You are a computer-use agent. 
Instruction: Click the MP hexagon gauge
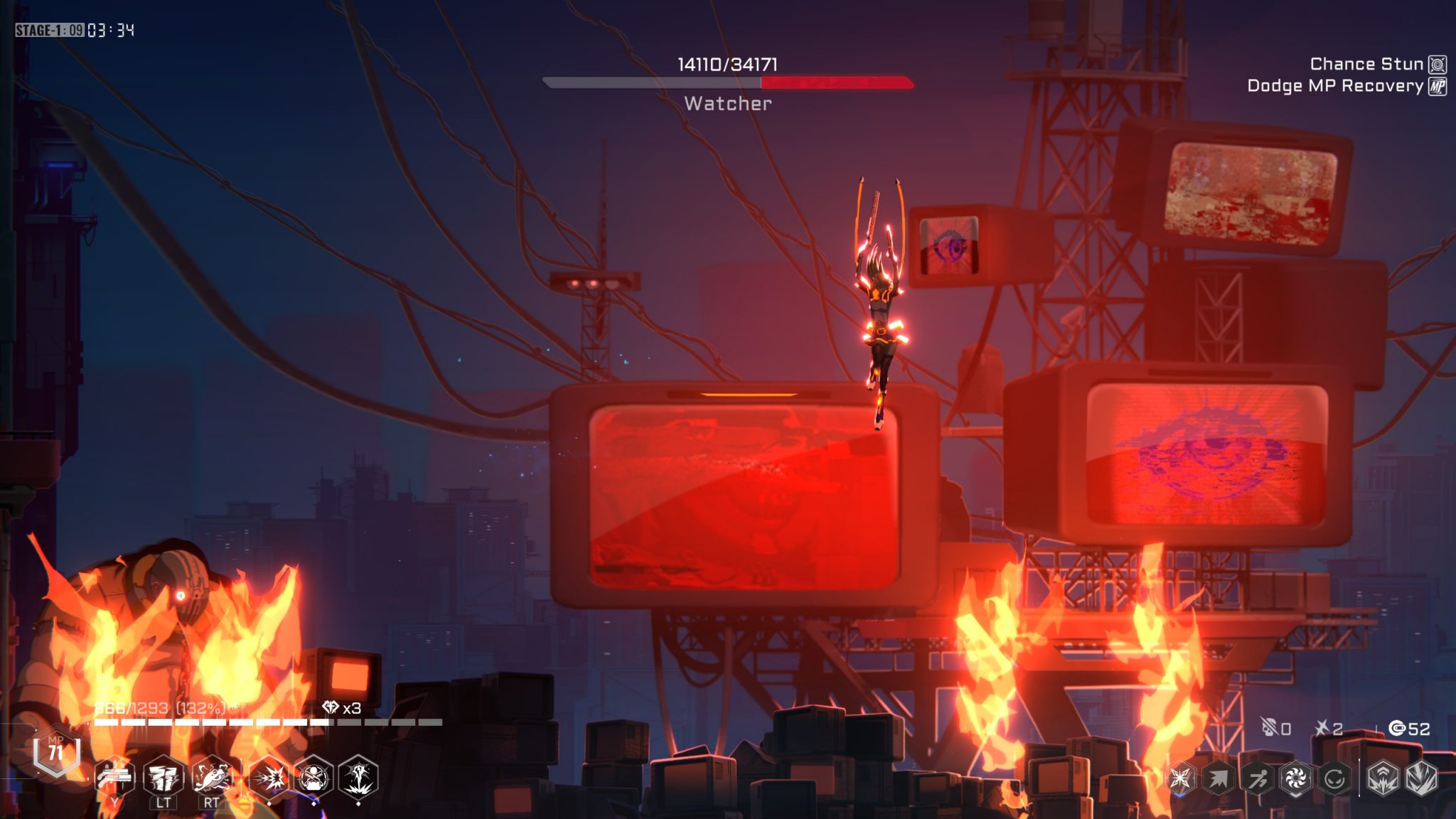pos(56,752)
